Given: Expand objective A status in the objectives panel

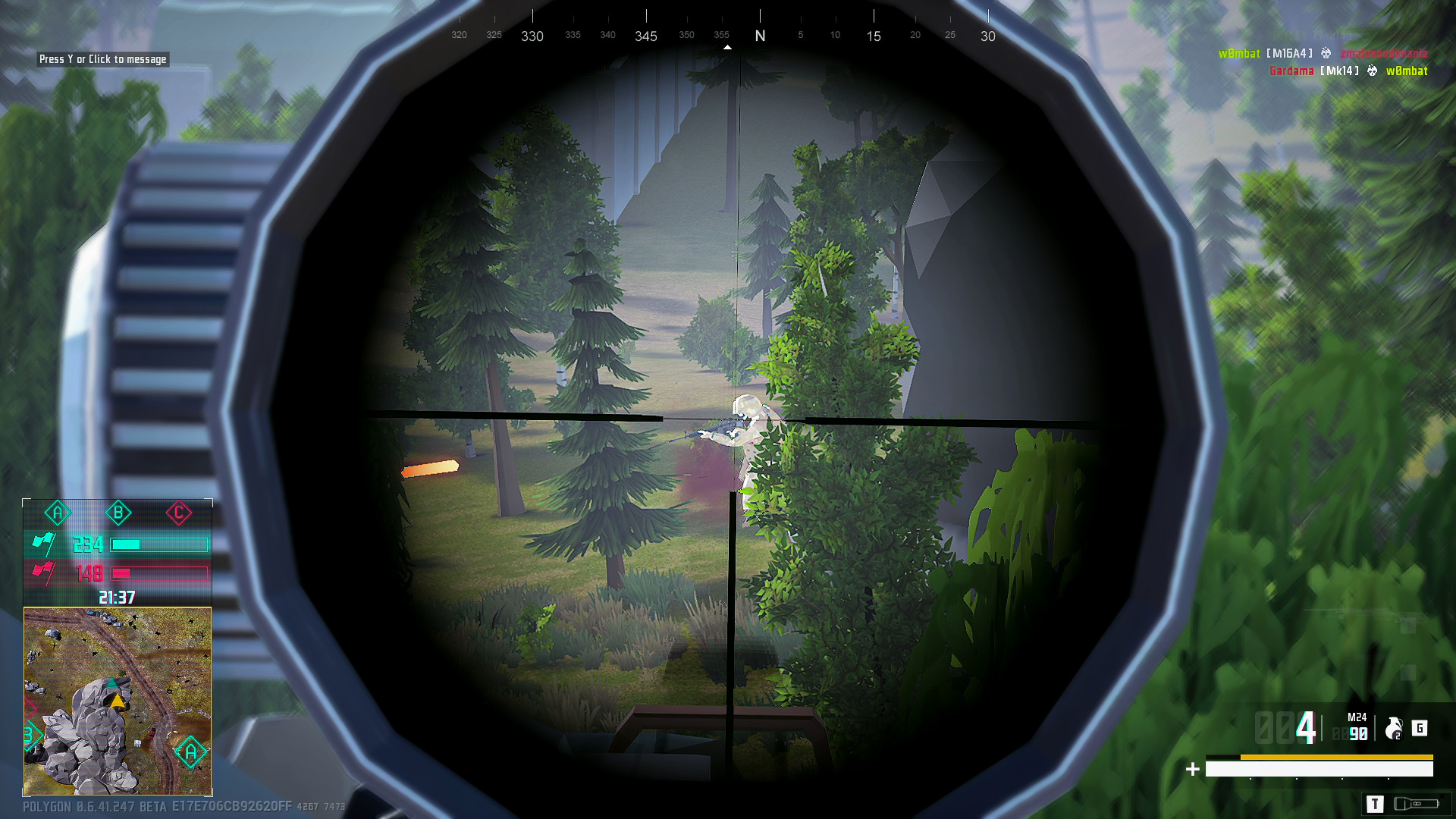Looking at the screenshot, I should coord(57,513).
